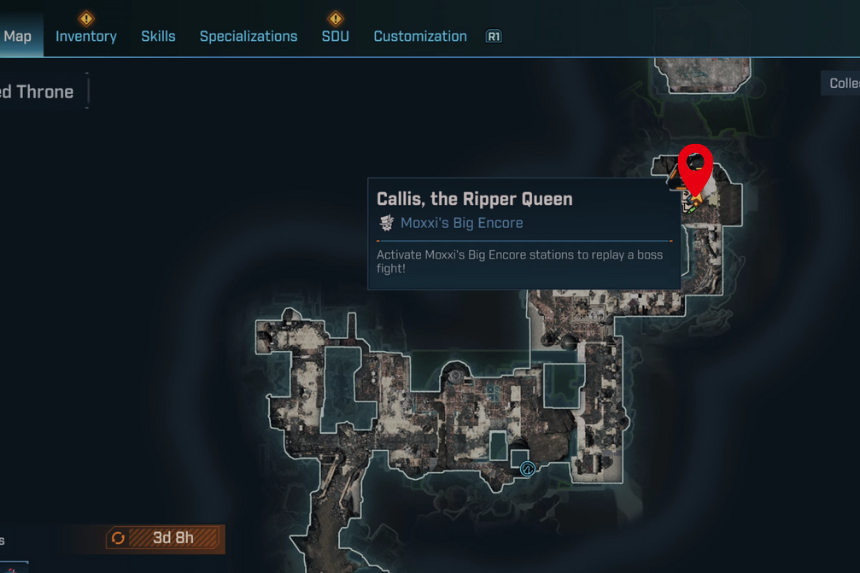Viewport: 860px width, 573px height.
Task: Select the circular fast travel marker on map
Action: 527,467
